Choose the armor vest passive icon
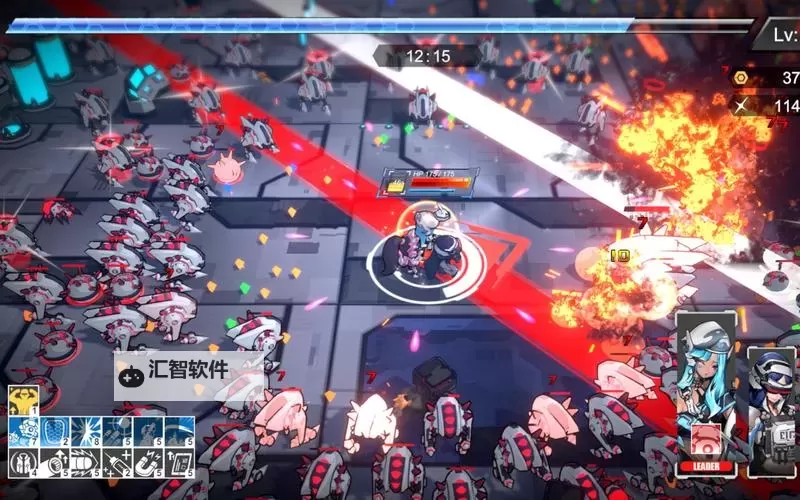 23,462
